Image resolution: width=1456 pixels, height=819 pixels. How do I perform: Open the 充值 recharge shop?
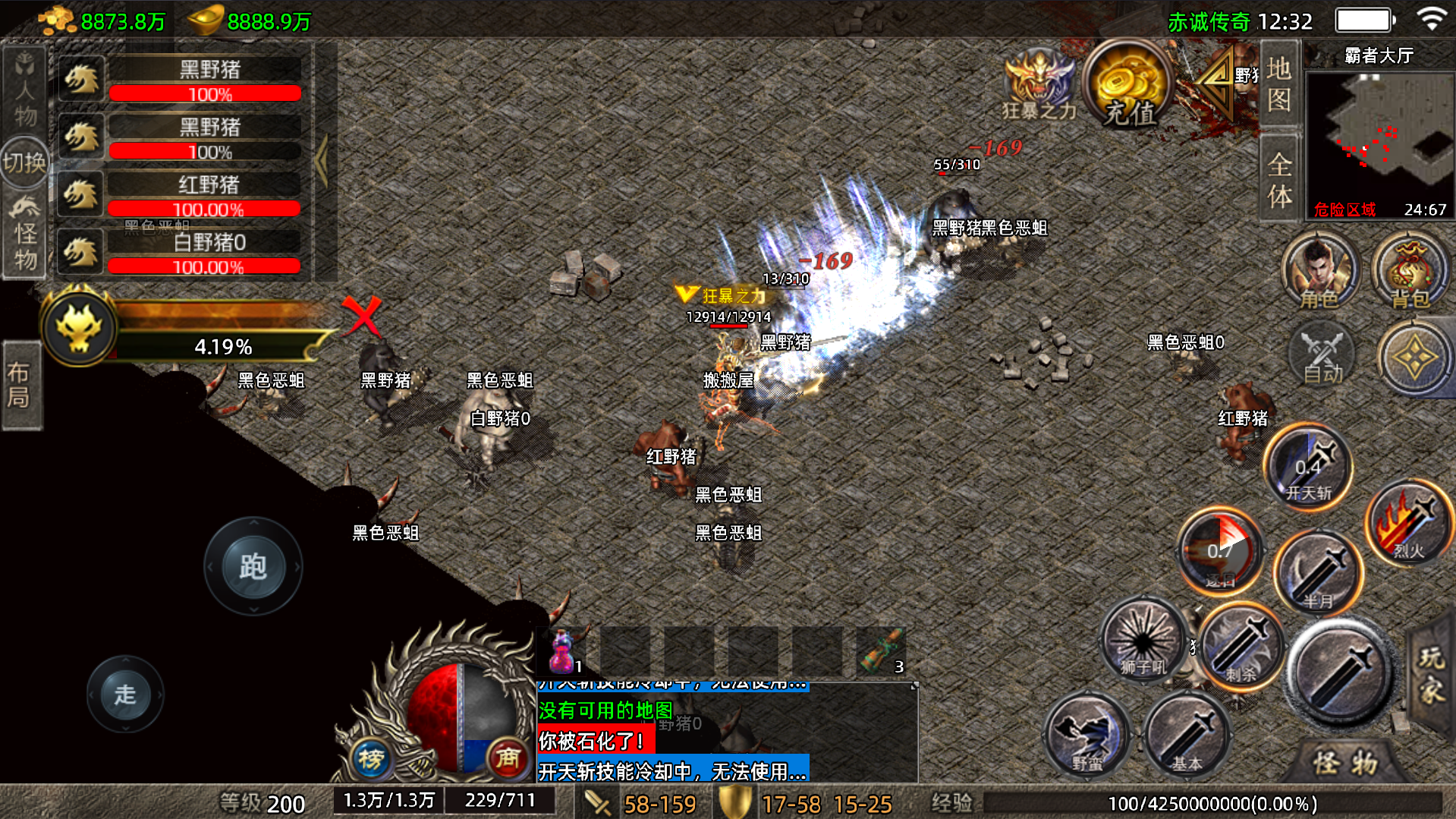1128,87
